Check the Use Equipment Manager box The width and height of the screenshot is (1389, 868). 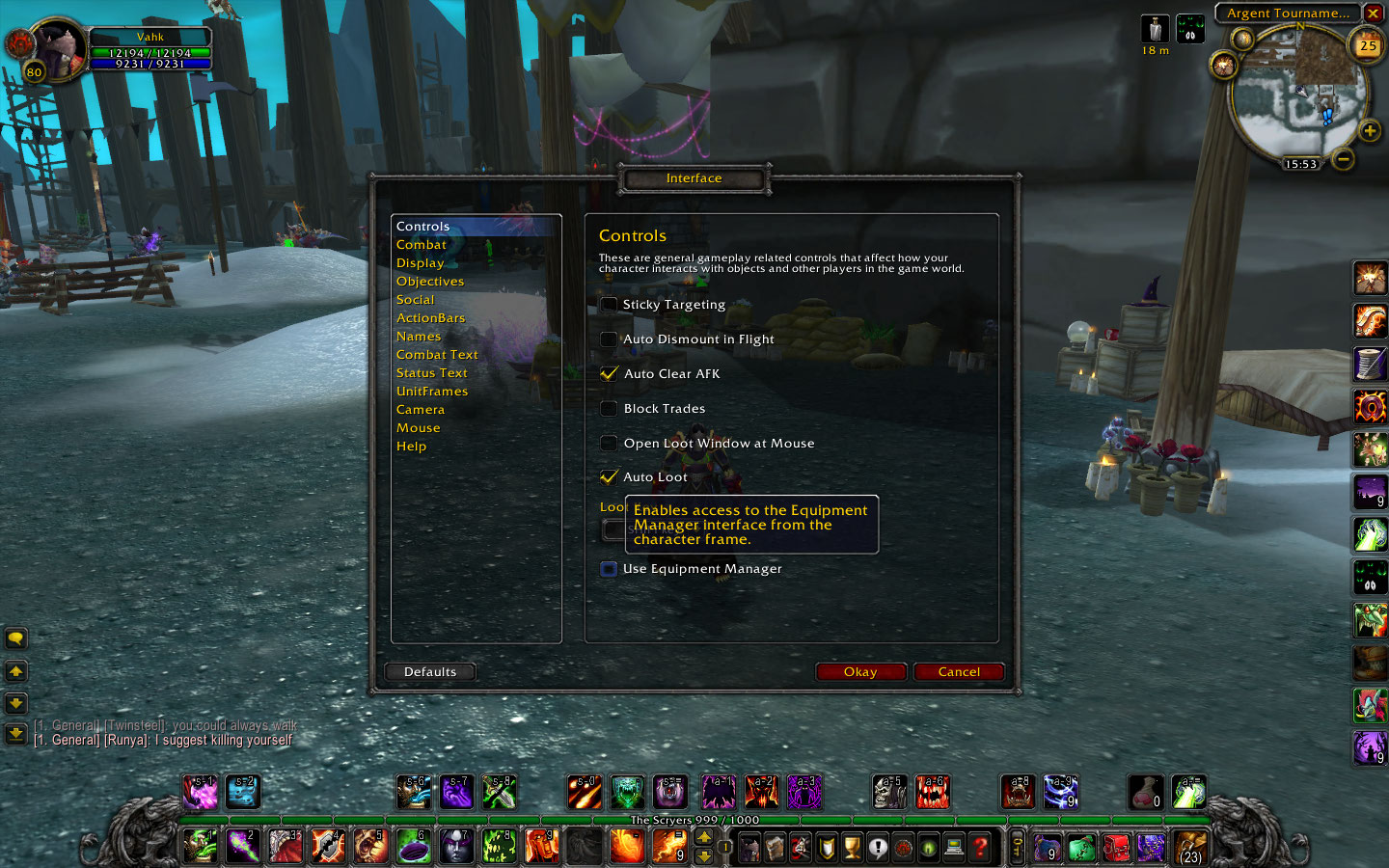pos(609,569)
